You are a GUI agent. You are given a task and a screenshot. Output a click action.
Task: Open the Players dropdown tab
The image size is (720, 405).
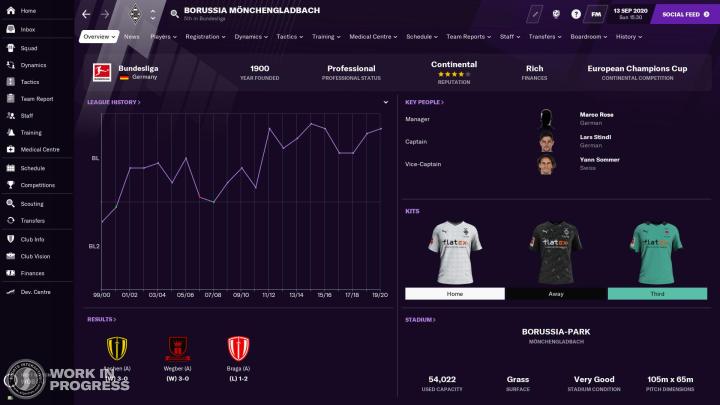click(163, 36)
